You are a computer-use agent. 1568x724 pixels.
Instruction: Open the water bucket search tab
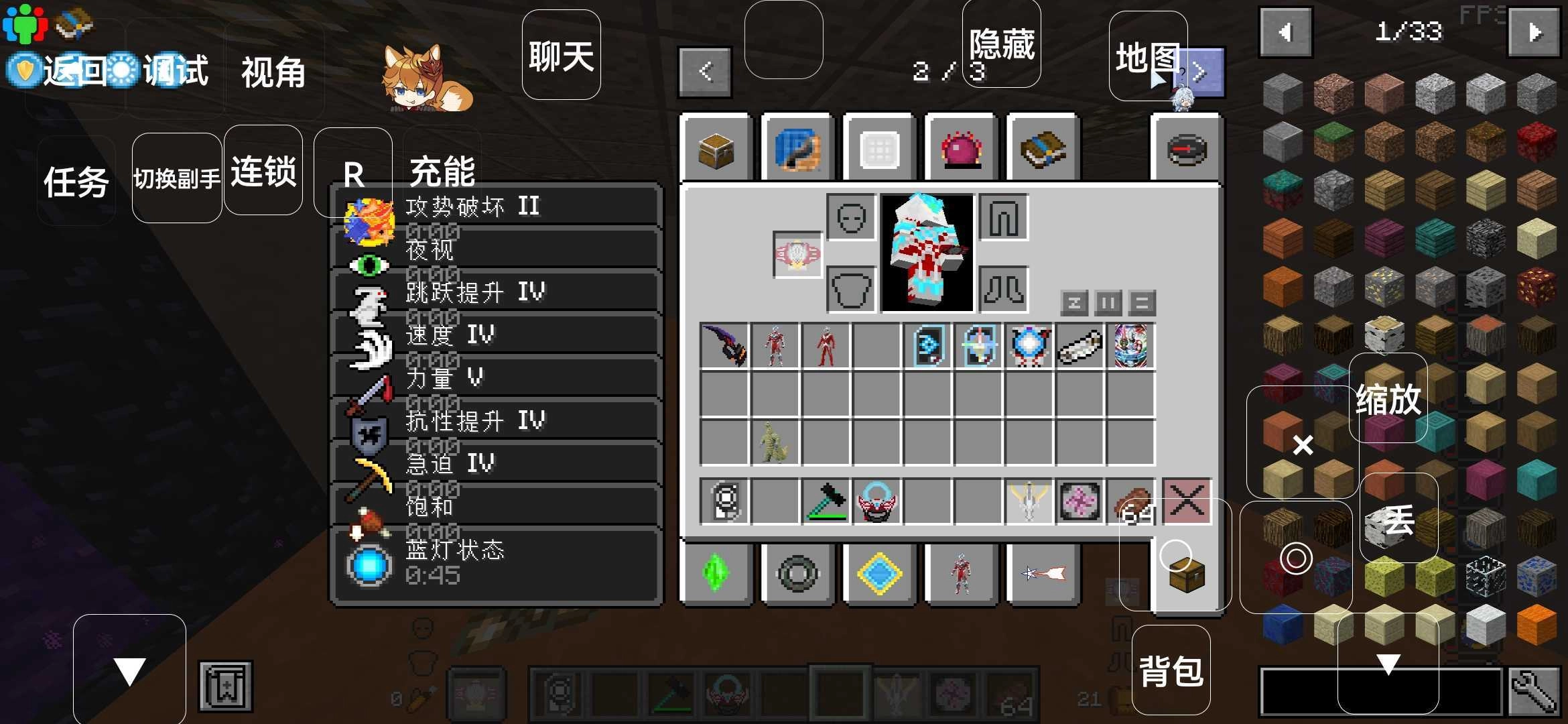click(797, 149)
